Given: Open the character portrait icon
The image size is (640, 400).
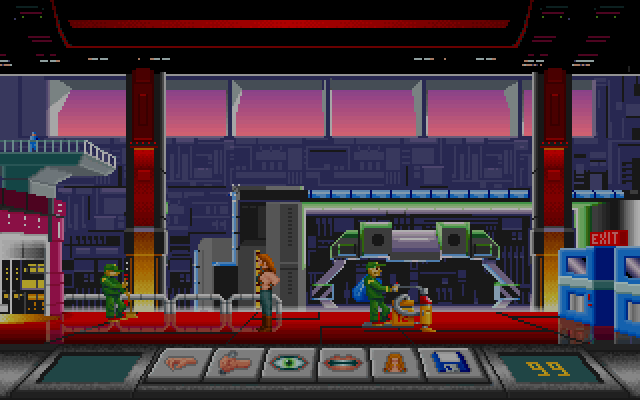Looking at the screenshot, I should pyautogui.click(x=396, y=364).
